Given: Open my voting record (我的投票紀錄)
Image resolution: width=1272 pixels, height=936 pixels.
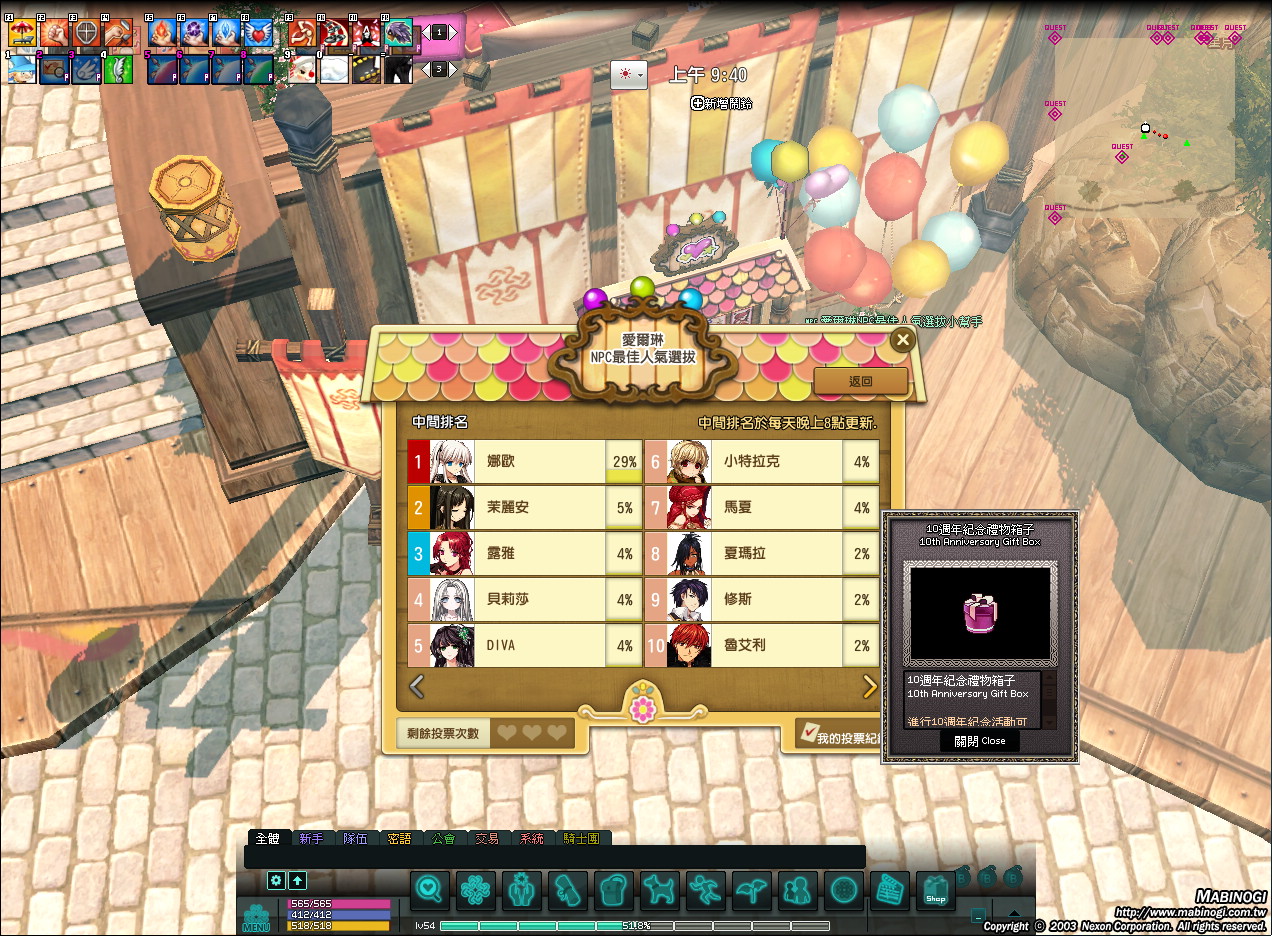Looking at the screenshot, I should (842, 737).
